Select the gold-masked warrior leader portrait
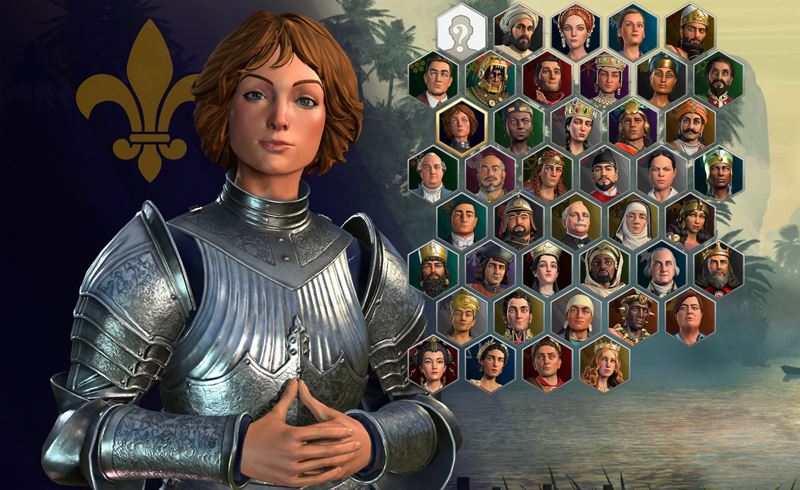 [x=491, y=78]
